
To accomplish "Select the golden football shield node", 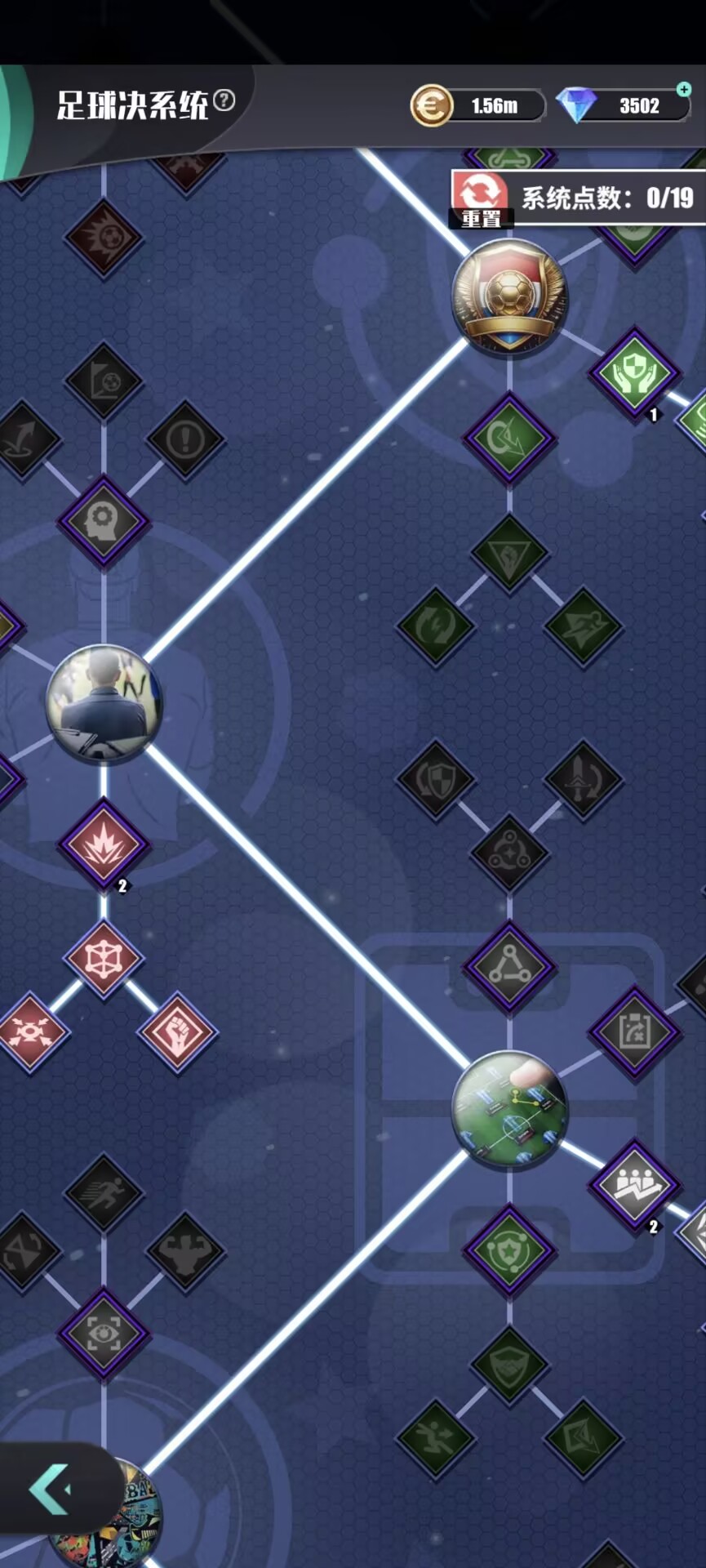I will coord(509,295).
